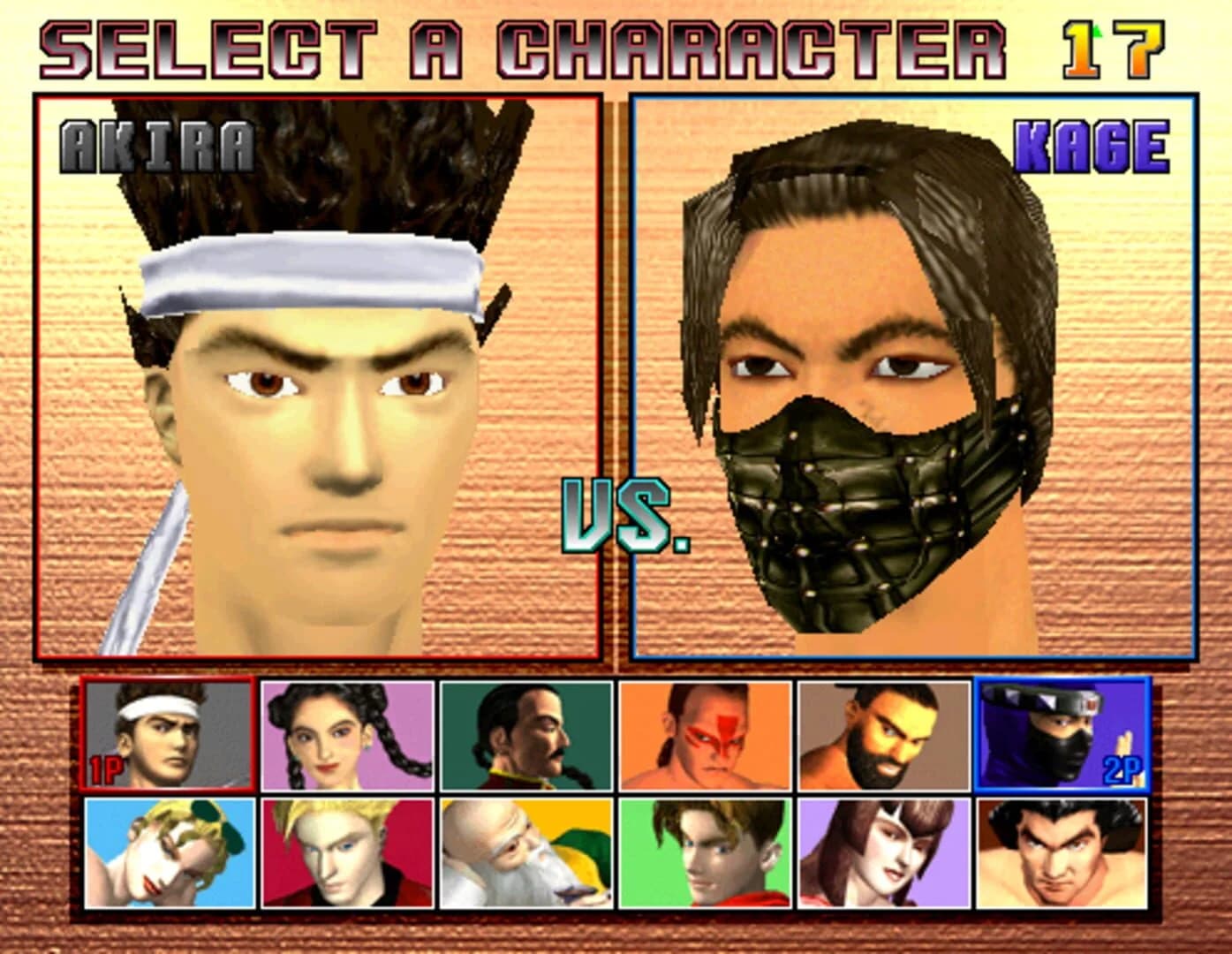1232x954 pixels.
Task: Click the KAGE name label
Action: [x=1092, y=146]
